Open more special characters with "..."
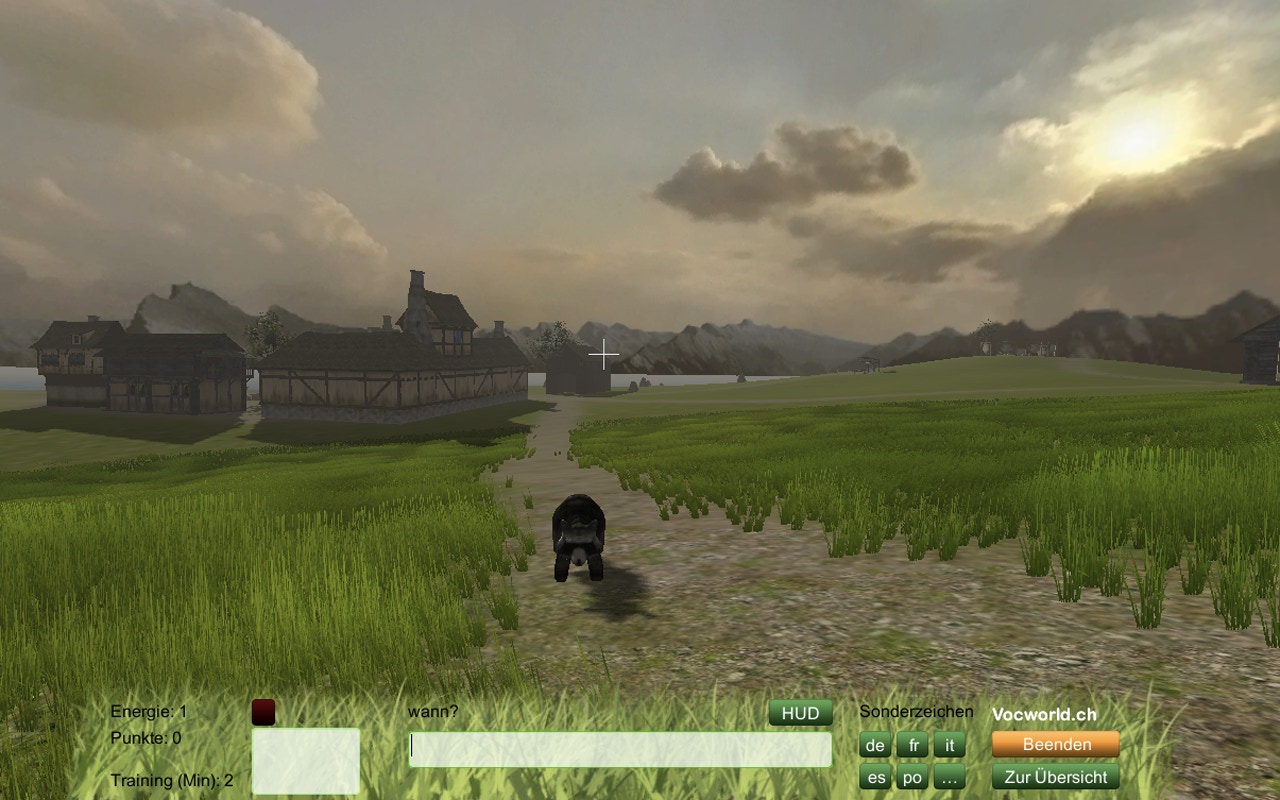The image size is (1280, 800). (x=949, y=777)
